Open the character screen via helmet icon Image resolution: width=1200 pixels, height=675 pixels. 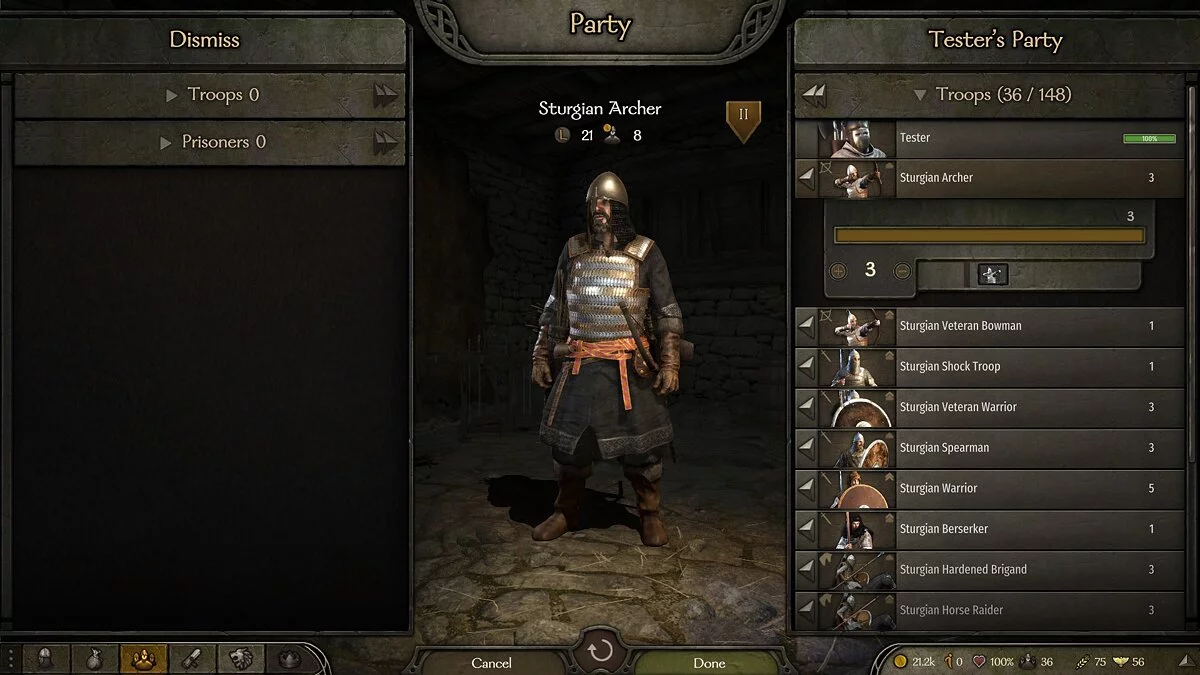46,658
